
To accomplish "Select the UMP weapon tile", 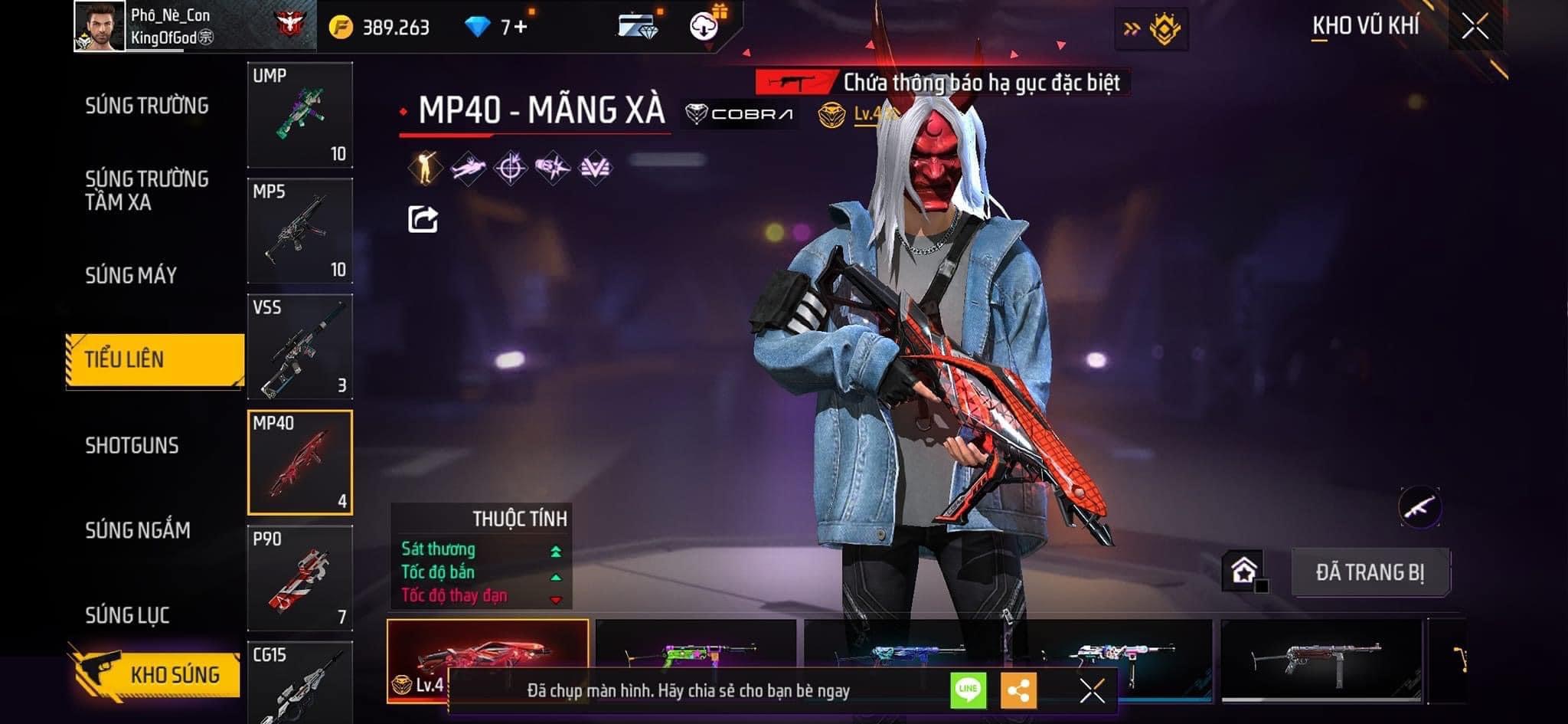I will click(x=300, y=115).
